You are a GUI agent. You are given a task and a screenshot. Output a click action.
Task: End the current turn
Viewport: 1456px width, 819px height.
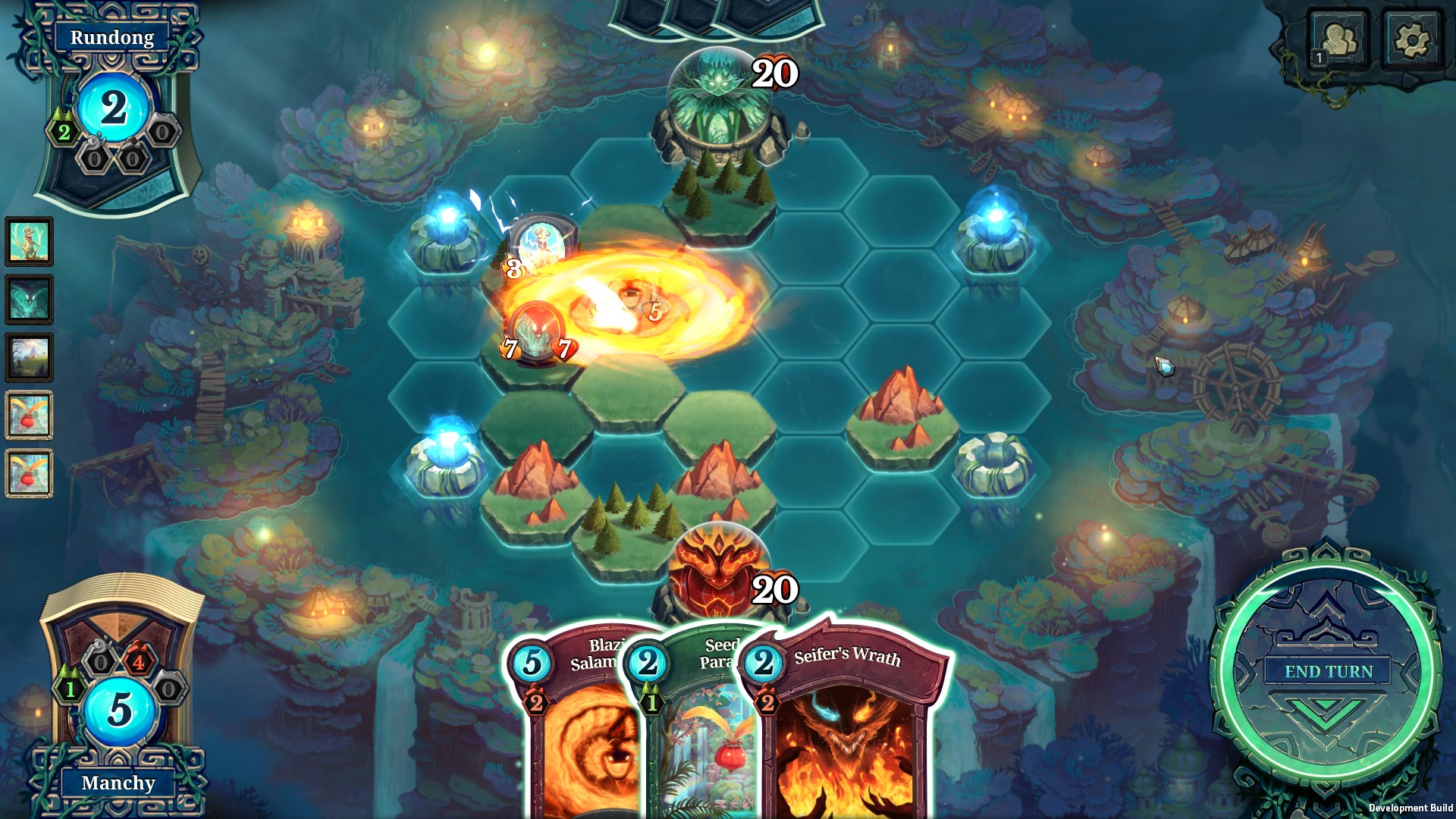click(1328, 672)
